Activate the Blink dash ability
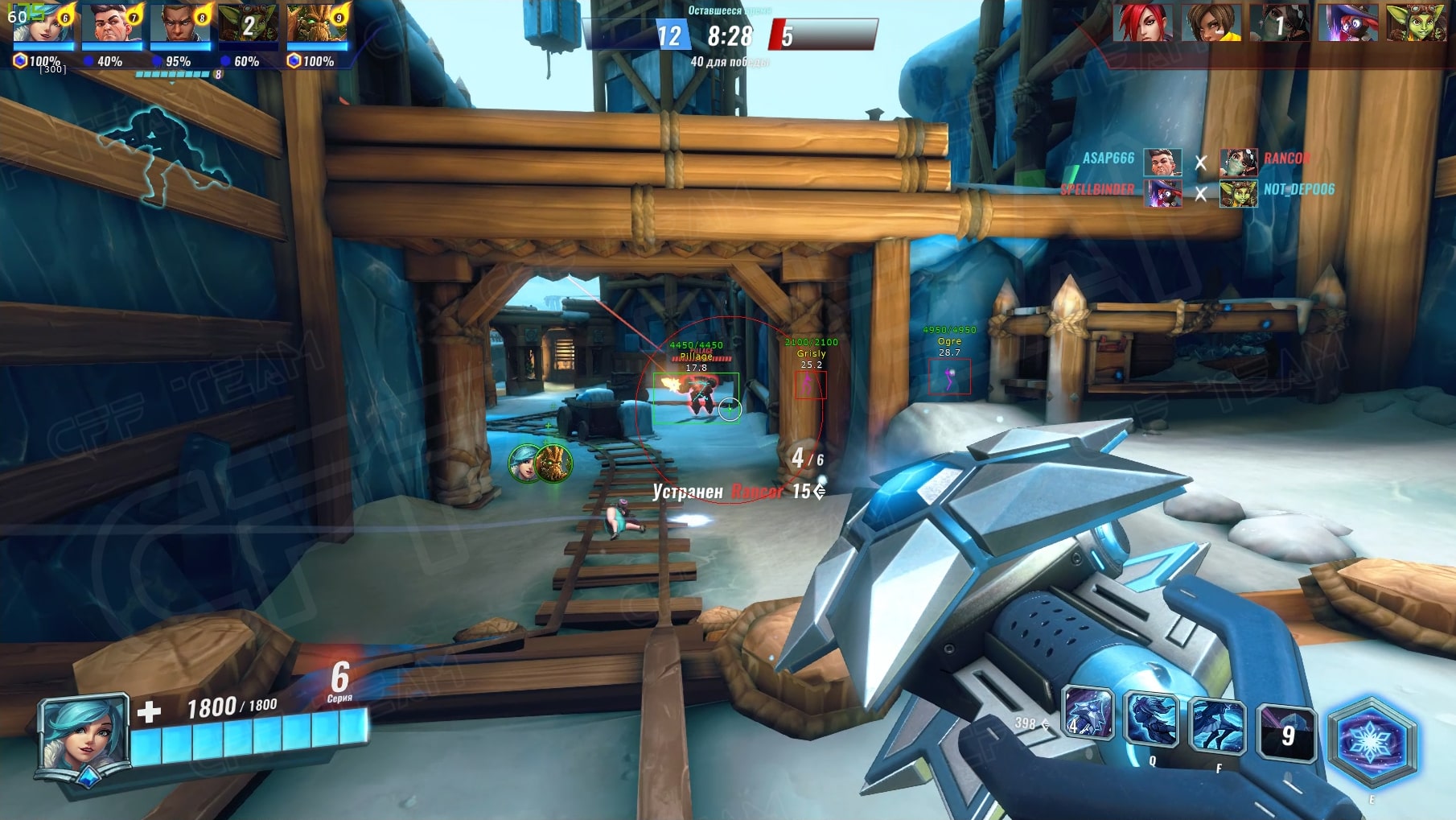This screenshot has height=820, width=1456. point(1151,720)
